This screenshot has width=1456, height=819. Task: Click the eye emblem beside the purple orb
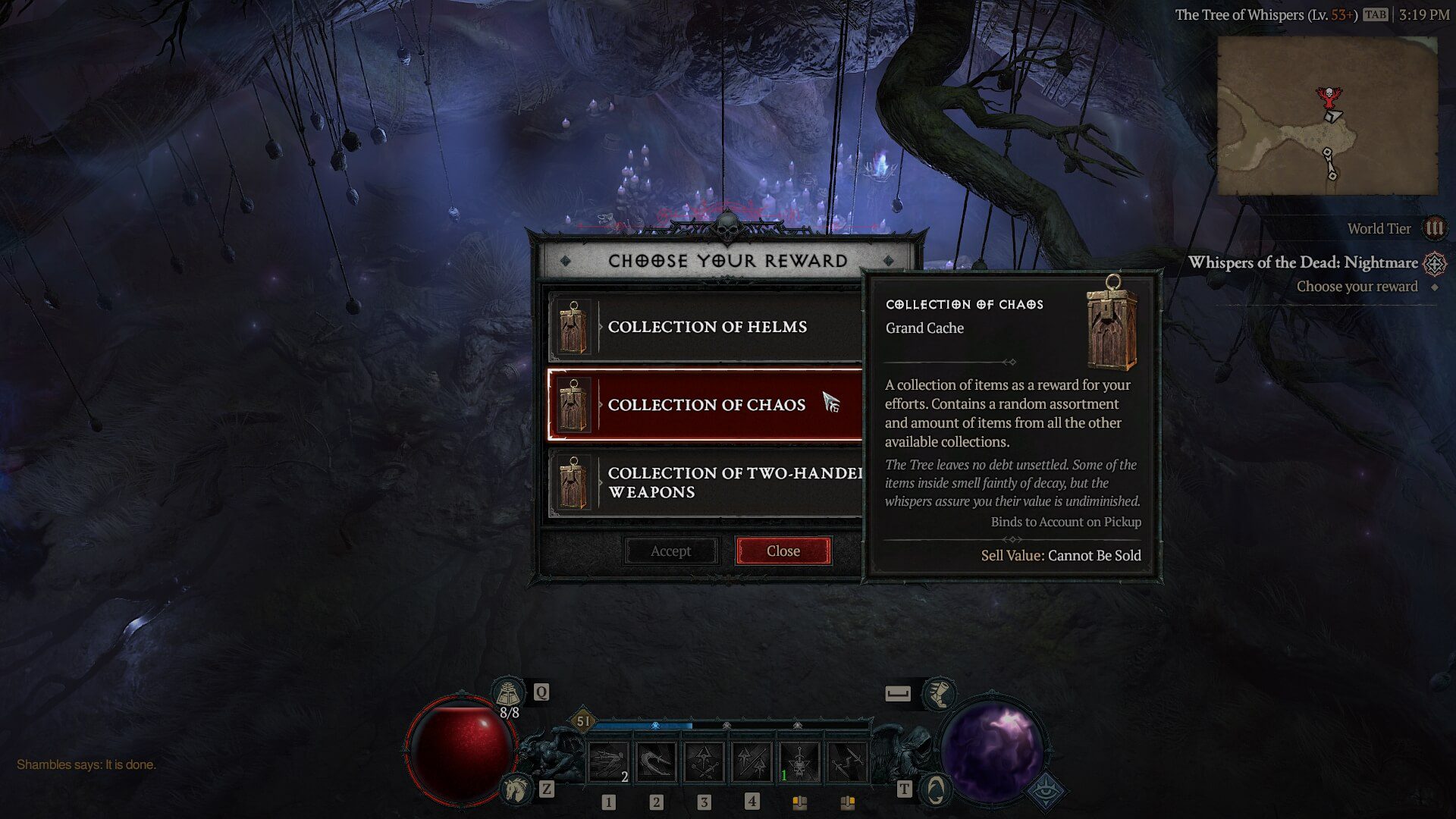(1046, 789)
